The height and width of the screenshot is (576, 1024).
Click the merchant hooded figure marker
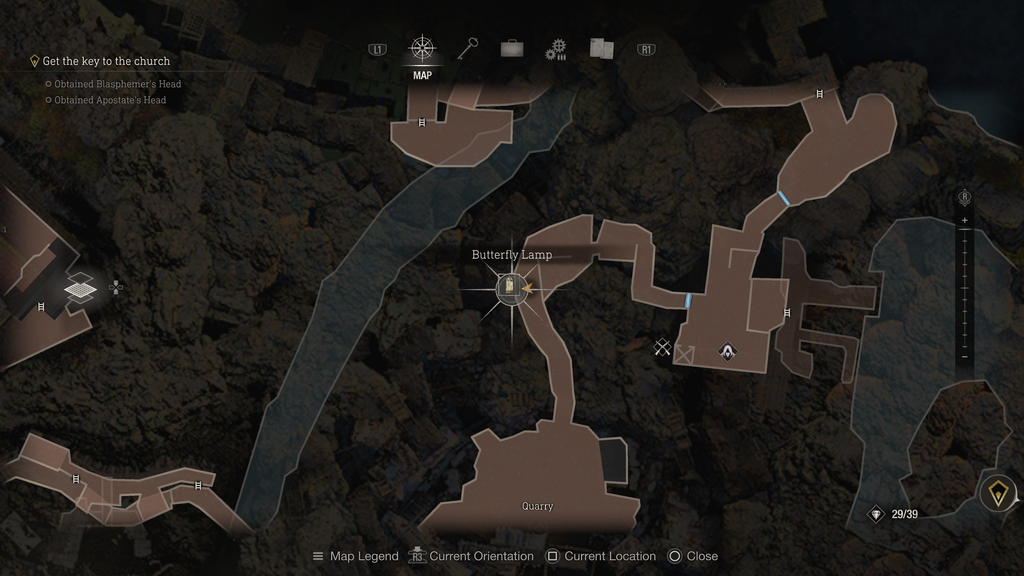pyautogui.click(x=727, y=350)
